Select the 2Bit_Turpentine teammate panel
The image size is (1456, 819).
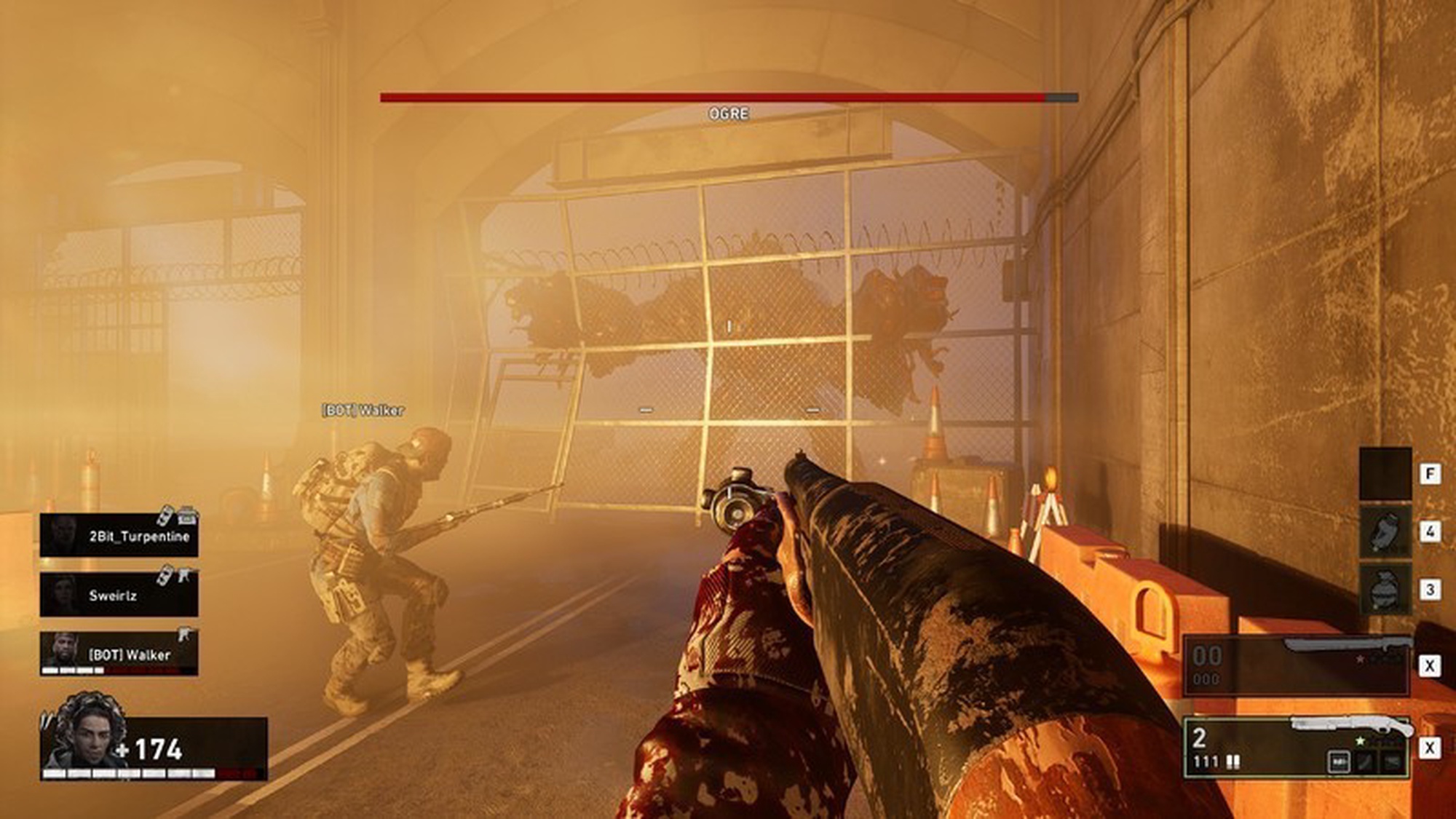click(x=119, y=535)
